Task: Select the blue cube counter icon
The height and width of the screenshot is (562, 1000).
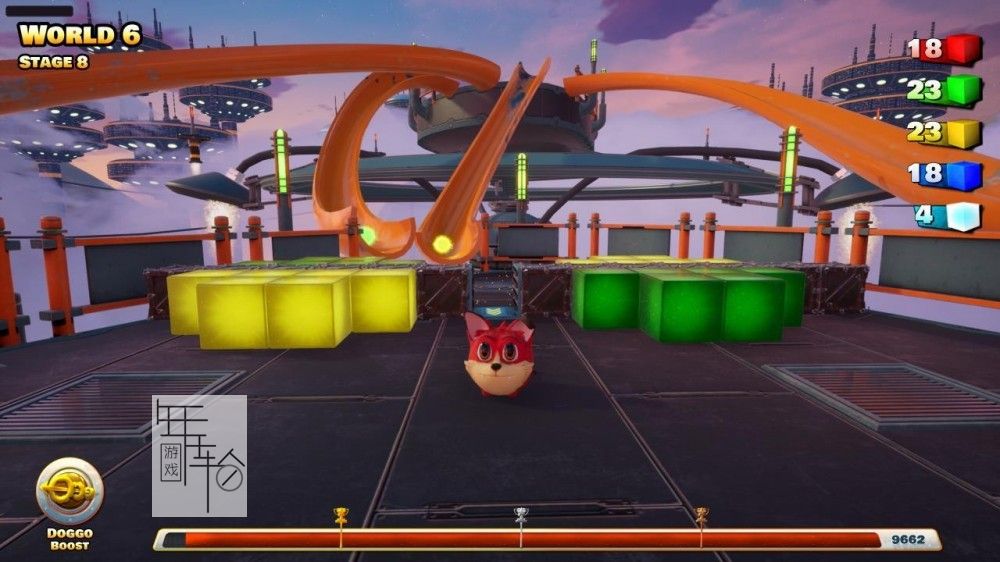Action: click(963, 175)
